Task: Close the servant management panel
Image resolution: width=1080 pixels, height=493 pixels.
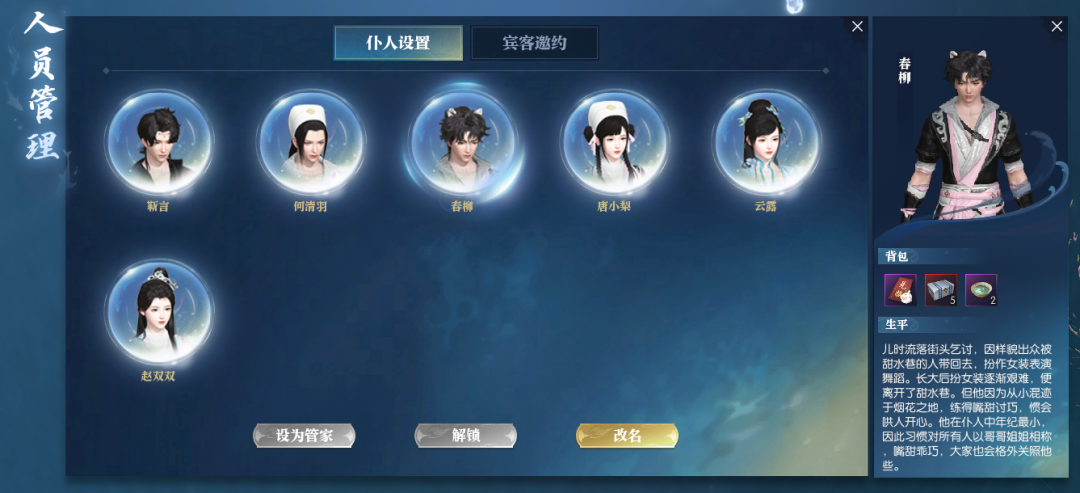Action: [x=857, y=27]
